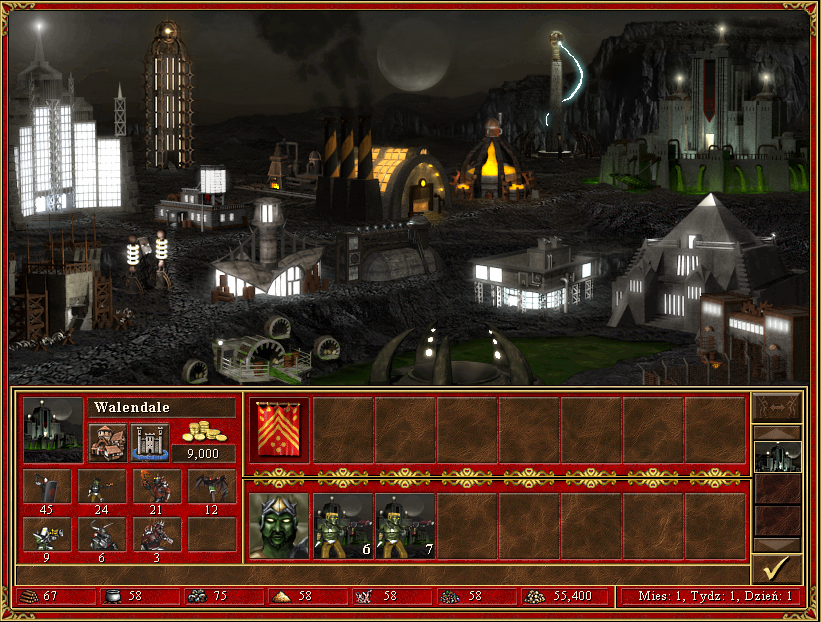821x622 pixels.
Task: Show the shield soldier growth icon with 45
Action: [x=47, y=487]
